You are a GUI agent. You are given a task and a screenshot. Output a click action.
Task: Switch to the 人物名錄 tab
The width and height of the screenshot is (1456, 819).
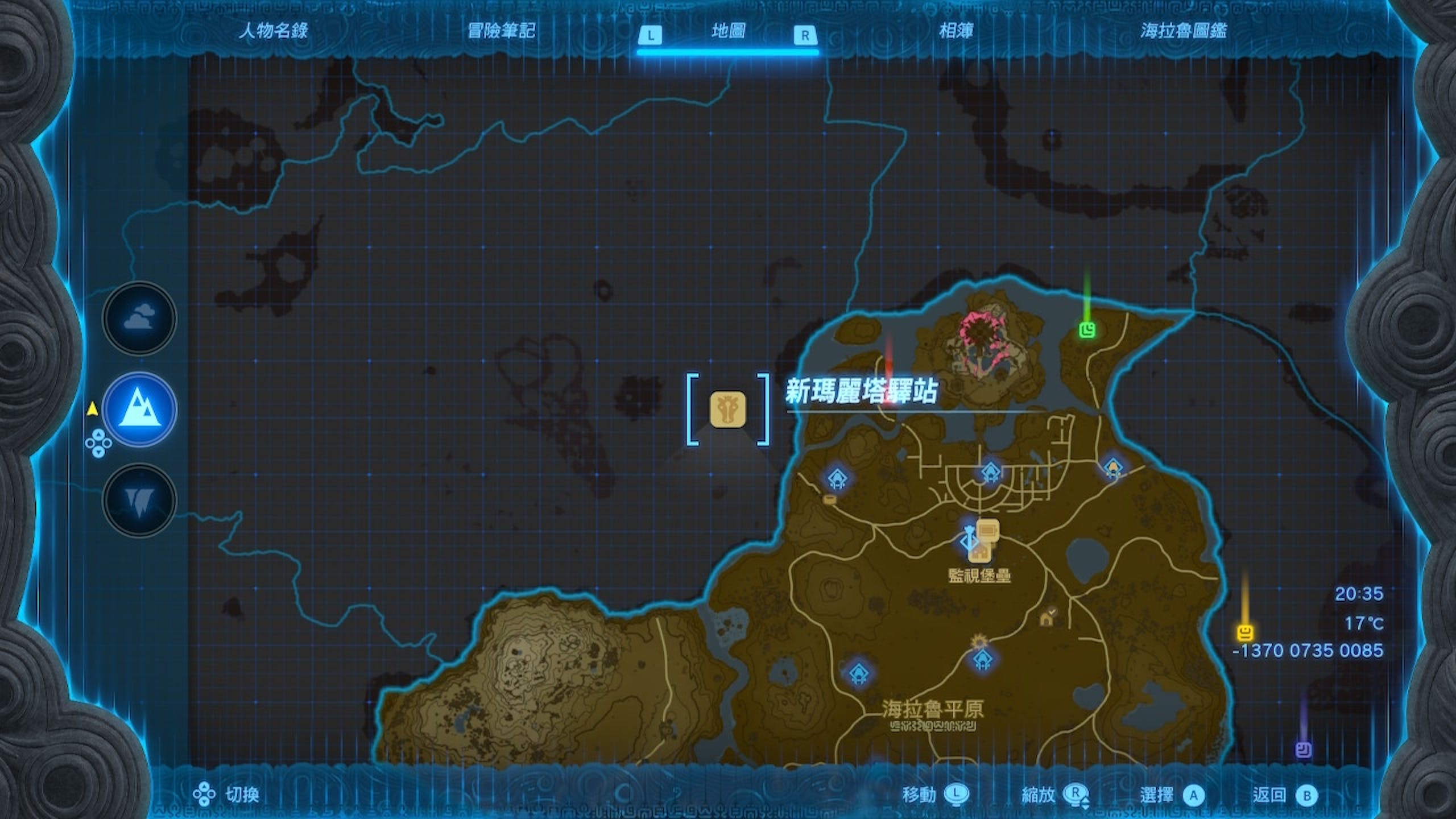tap(273, 31)
